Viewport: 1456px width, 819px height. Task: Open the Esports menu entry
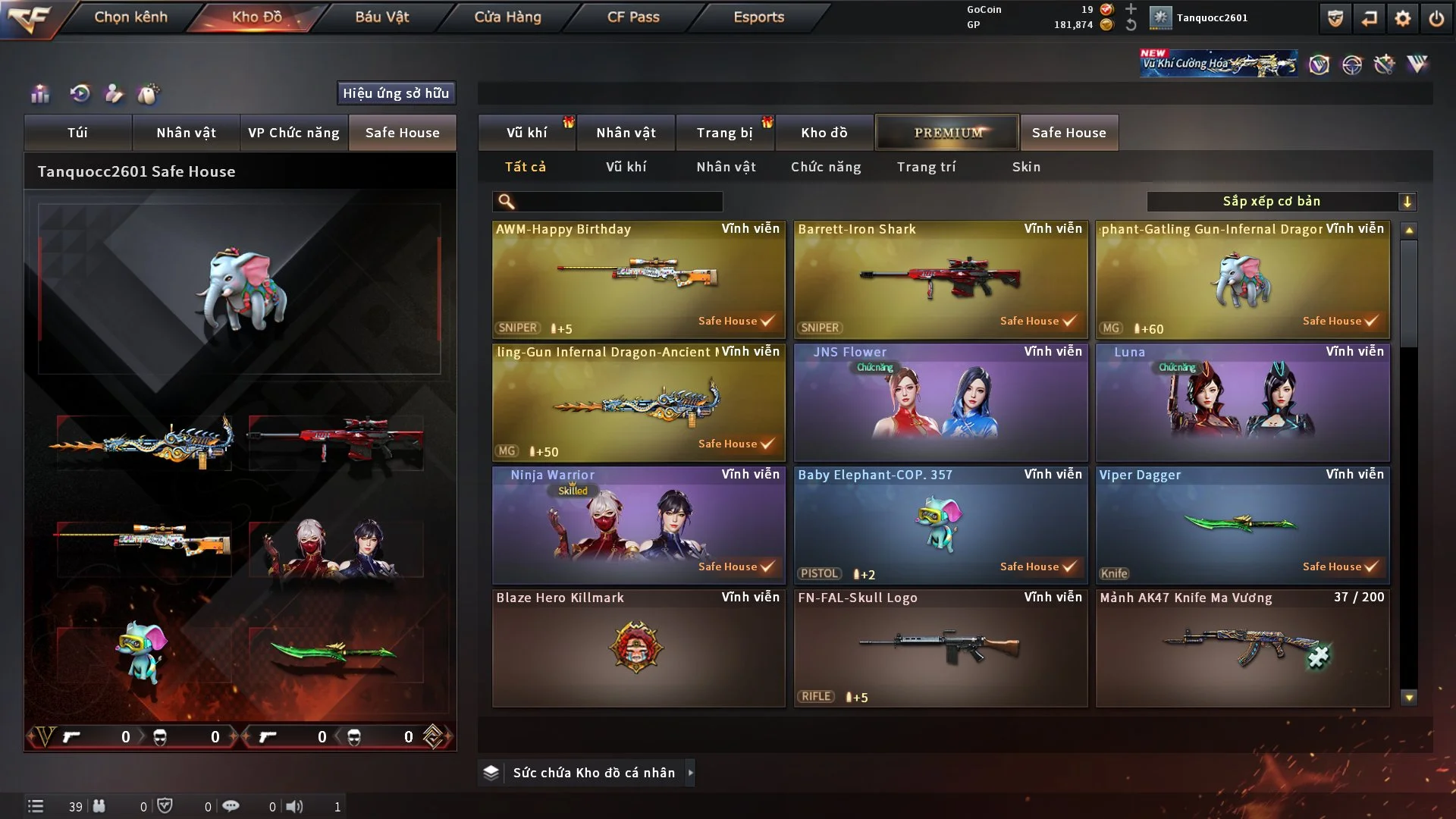pos(758,17)
